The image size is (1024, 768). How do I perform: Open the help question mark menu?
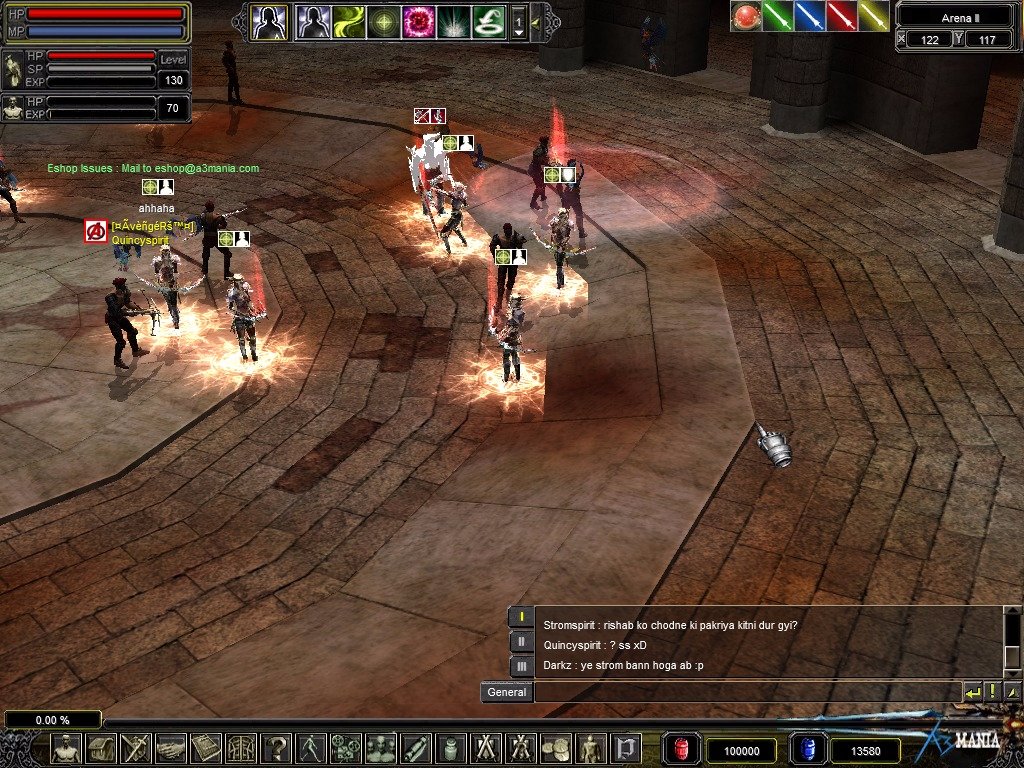click(276, 748)
